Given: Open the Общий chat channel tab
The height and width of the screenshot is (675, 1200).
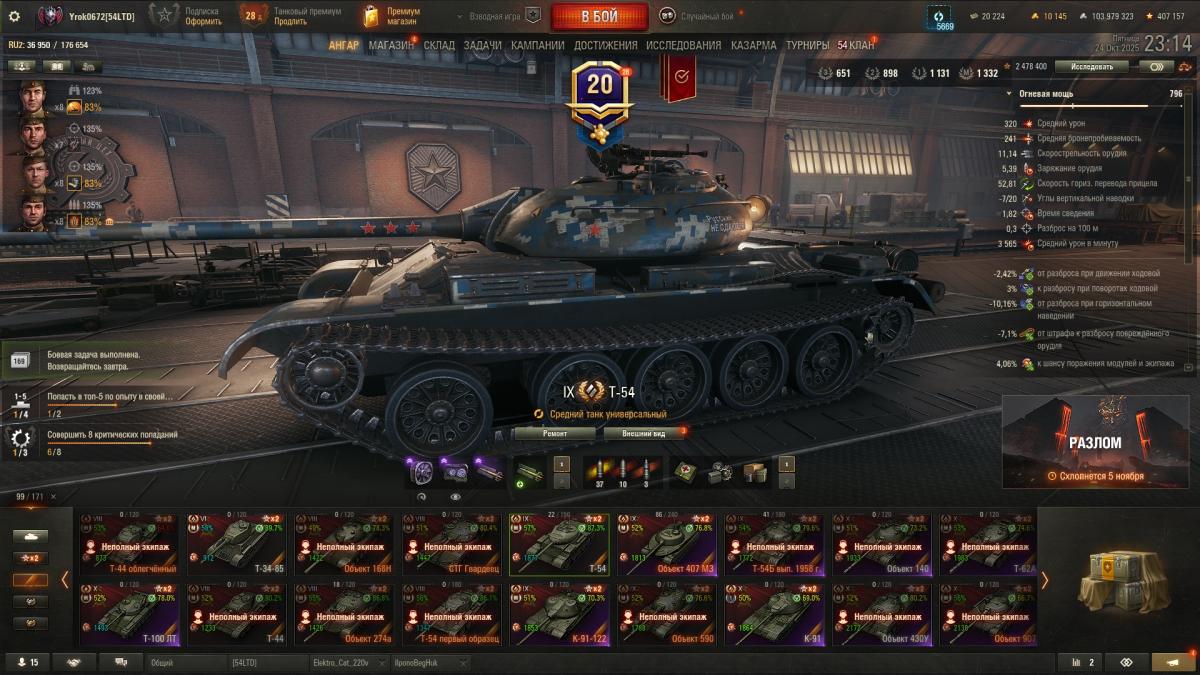Looking at the screenshot, I should coord(185,662).
